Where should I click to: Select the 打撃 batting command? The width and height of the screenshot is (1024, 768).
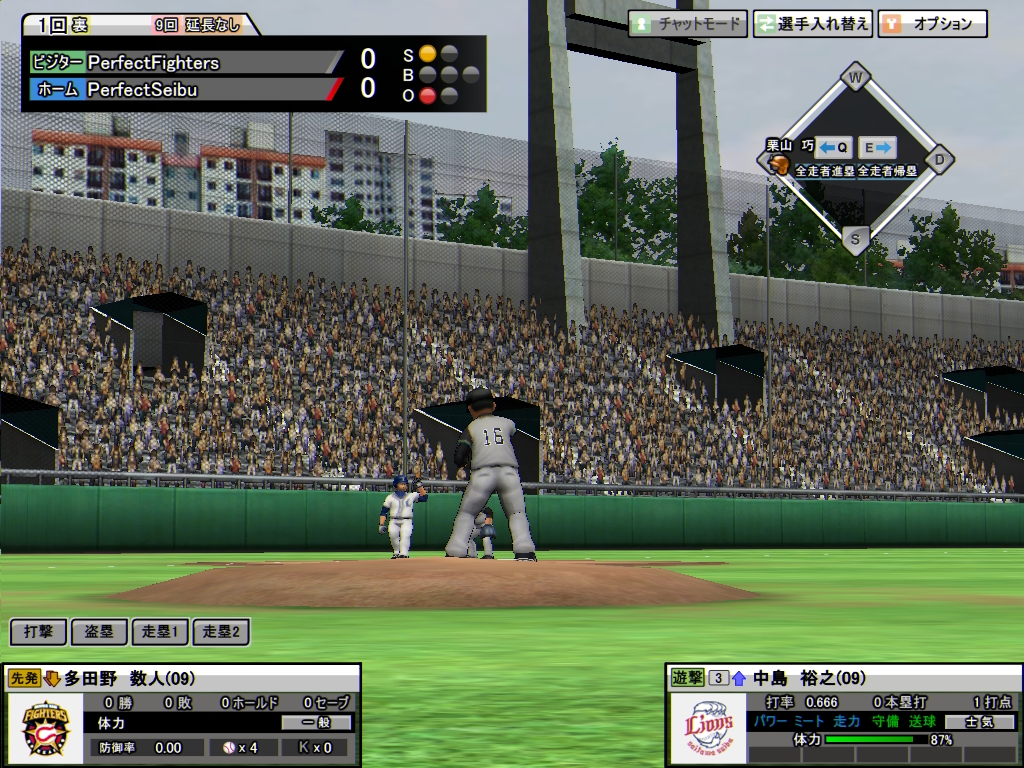(x=39, y=631)
